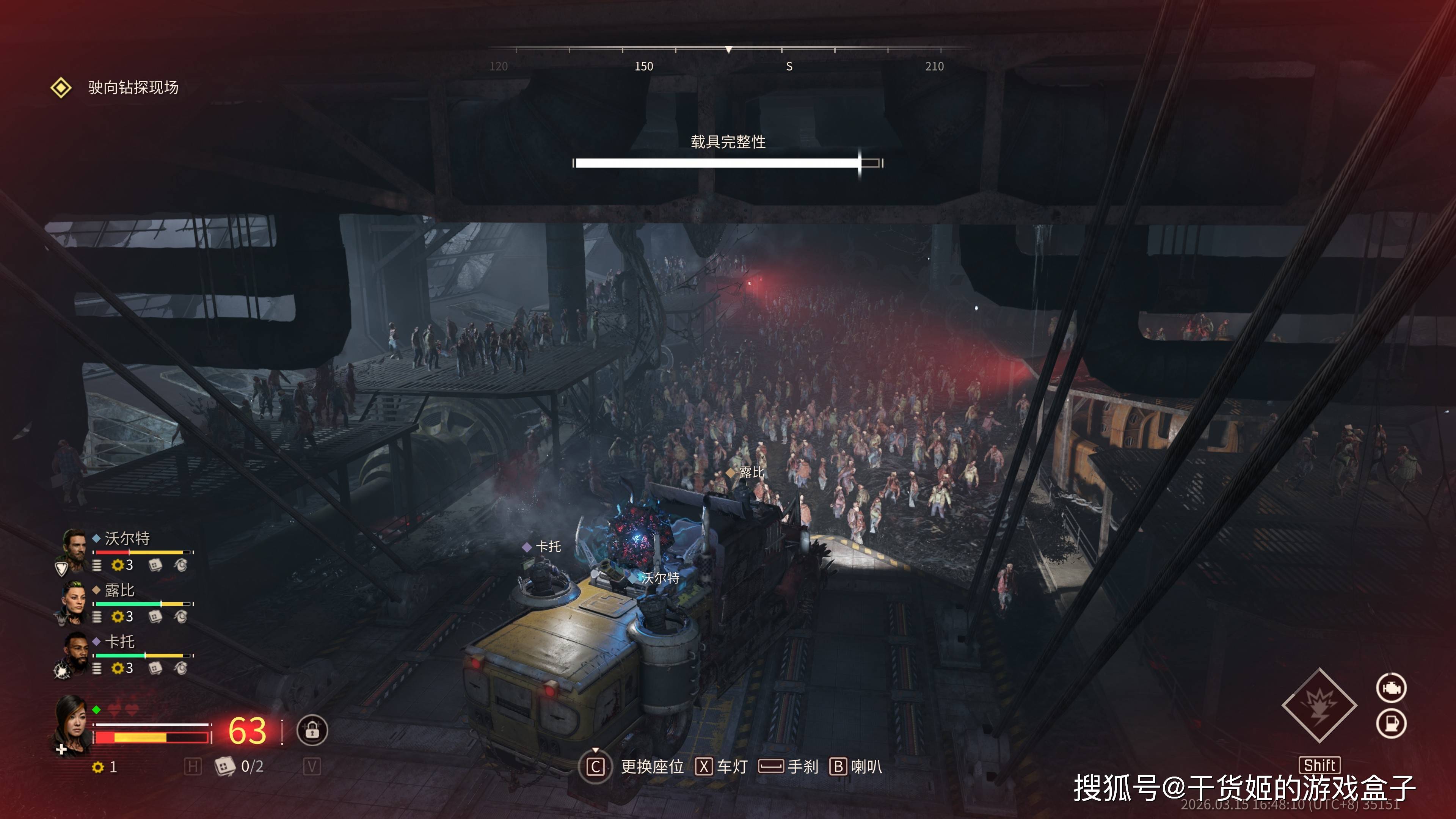
Task: Click your own character portrait
Action: pos(72,723)
